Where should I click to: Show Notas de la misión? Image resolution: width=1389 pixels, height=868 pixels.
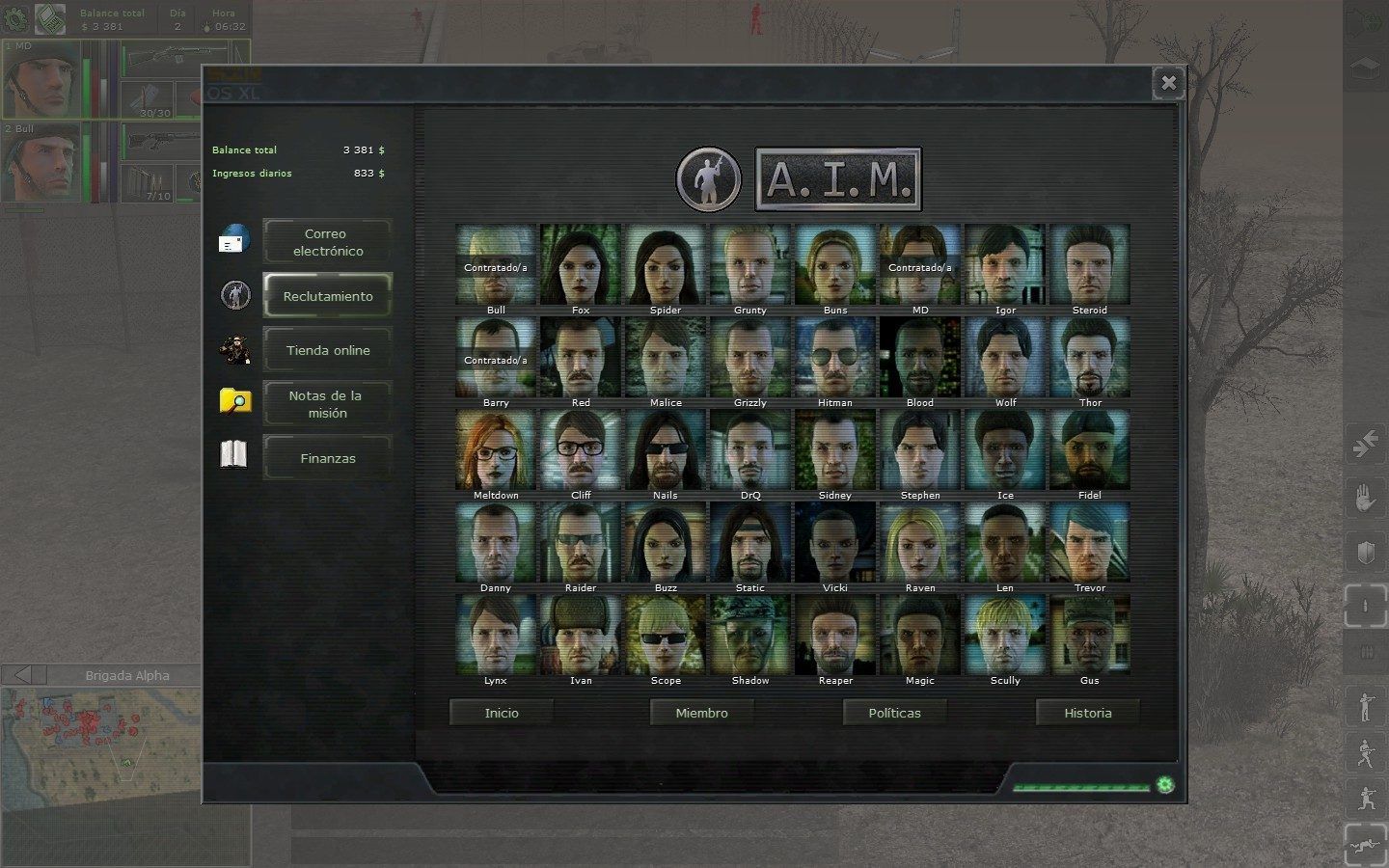coord(327,404)
